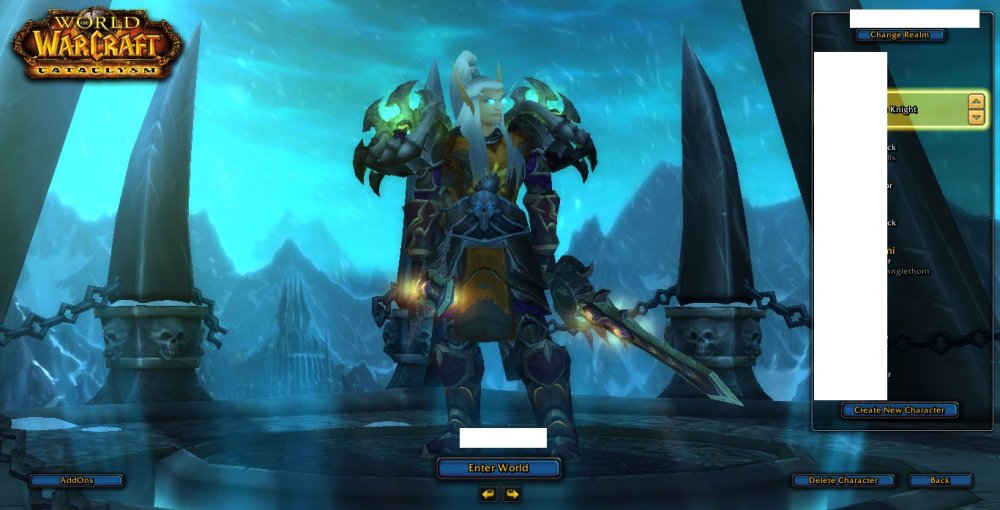Rotate the character with the right arrow
Image resolution: width=1000 pixels, height=510 pixels.
coord(511,494)
